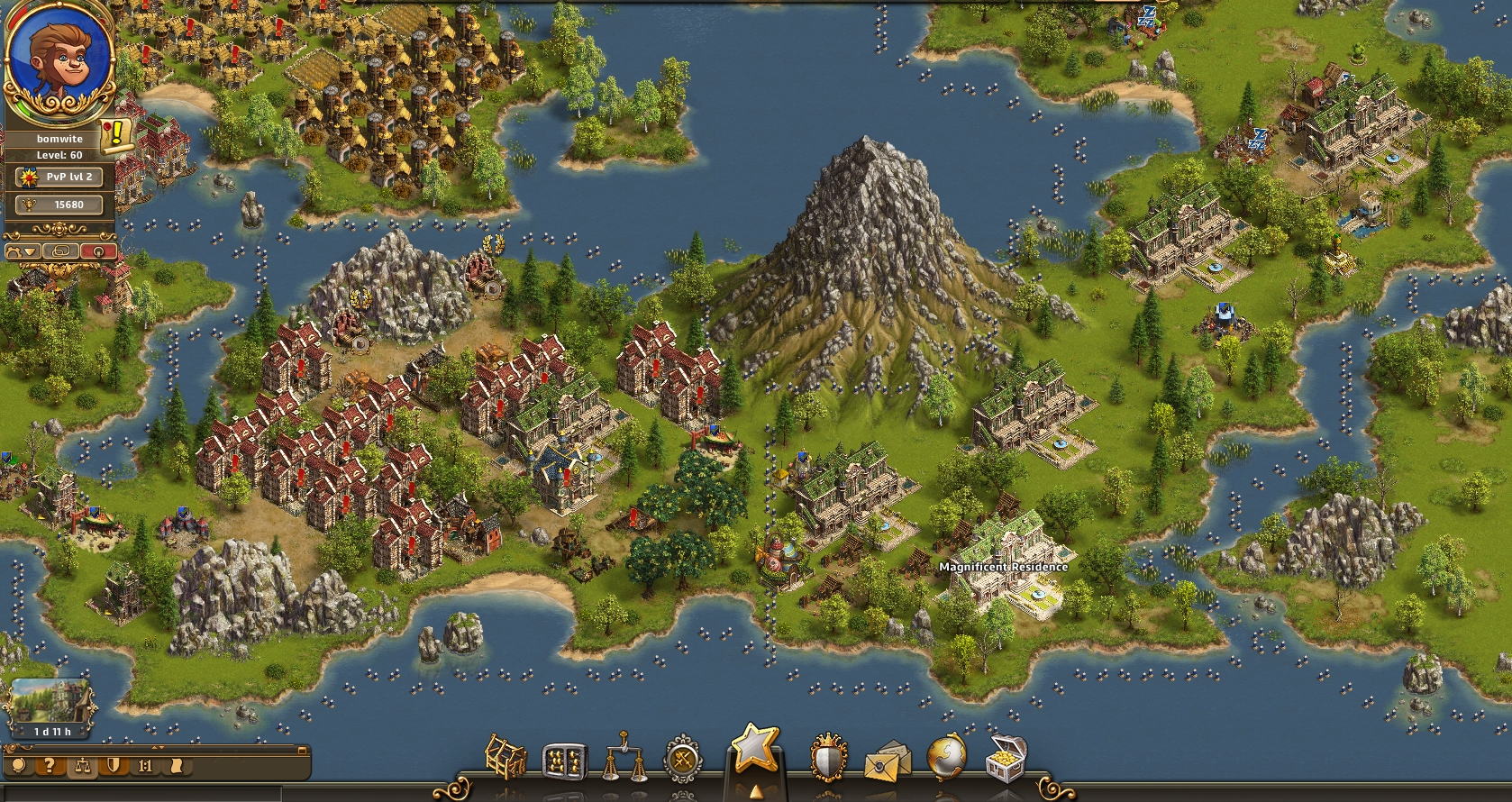This screenshot has width=1512, height=802.
Task: Open the mail envelopes inbox
Action: pyautogui.click(x=888, y=762)
